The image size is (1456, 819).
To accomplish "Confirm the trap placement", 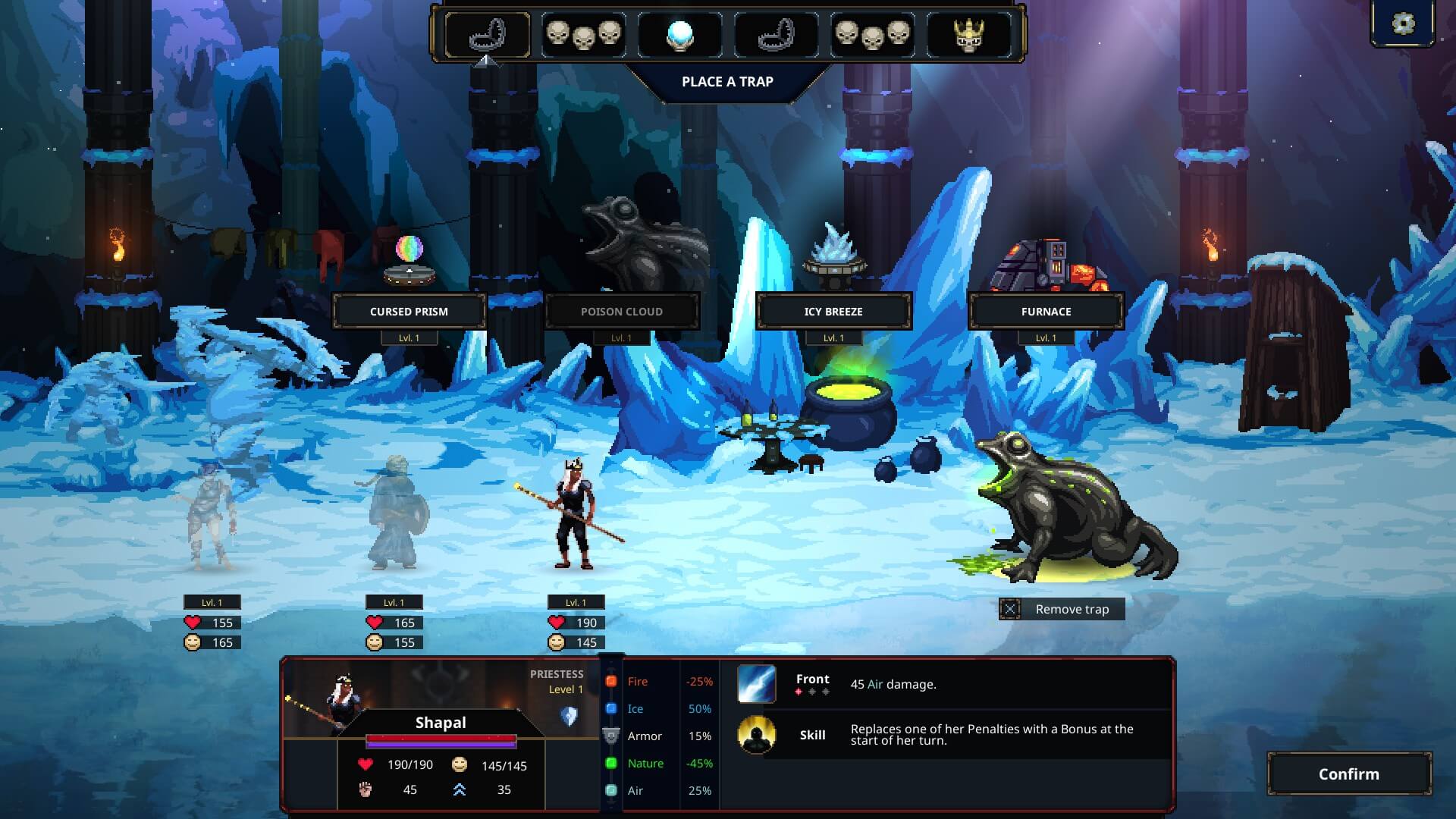I will pos(1349,773).
